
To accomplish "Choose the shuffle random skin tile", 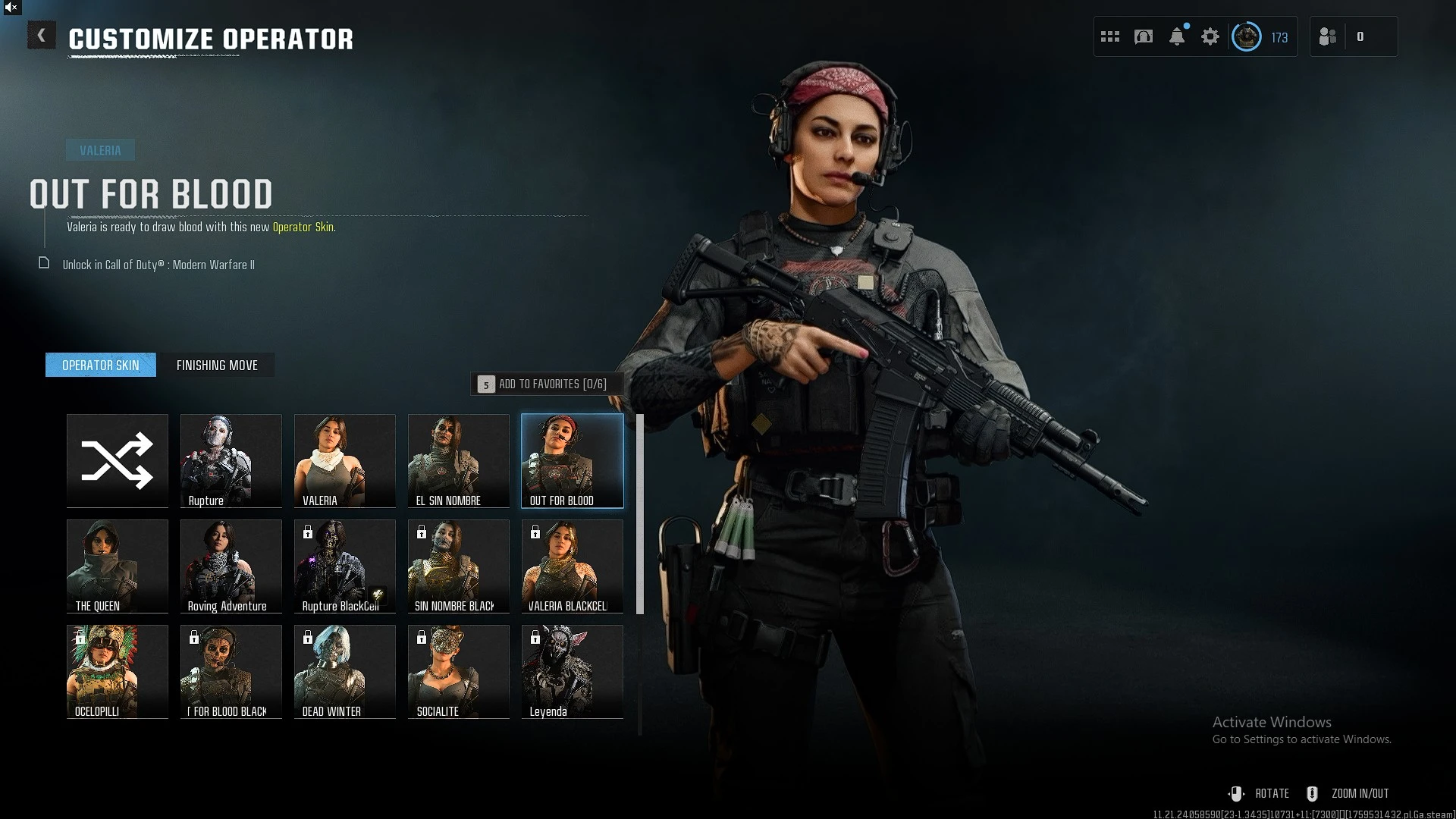I will (x=118, y=460).
